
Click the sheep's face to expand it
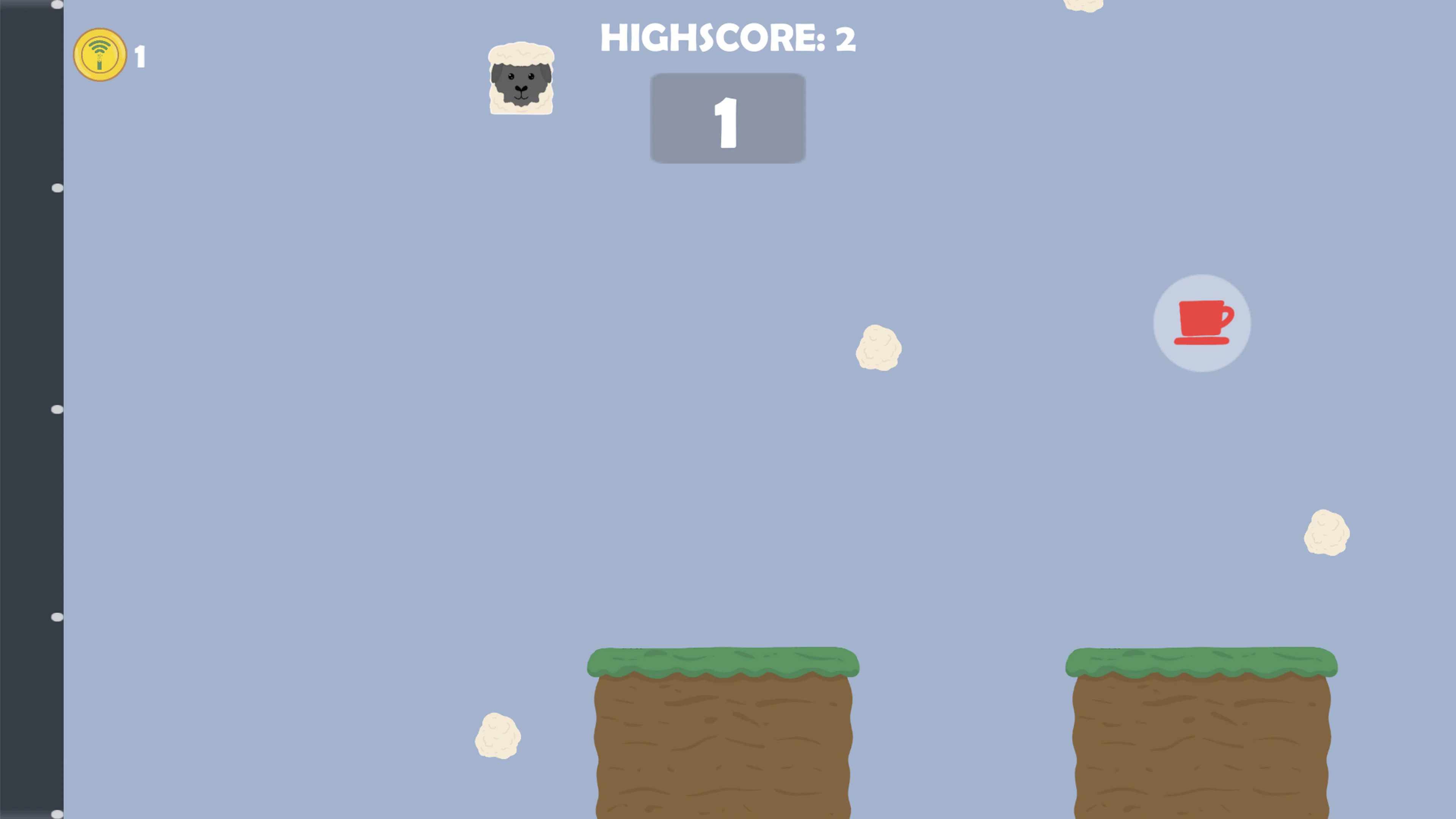[521, 85]
